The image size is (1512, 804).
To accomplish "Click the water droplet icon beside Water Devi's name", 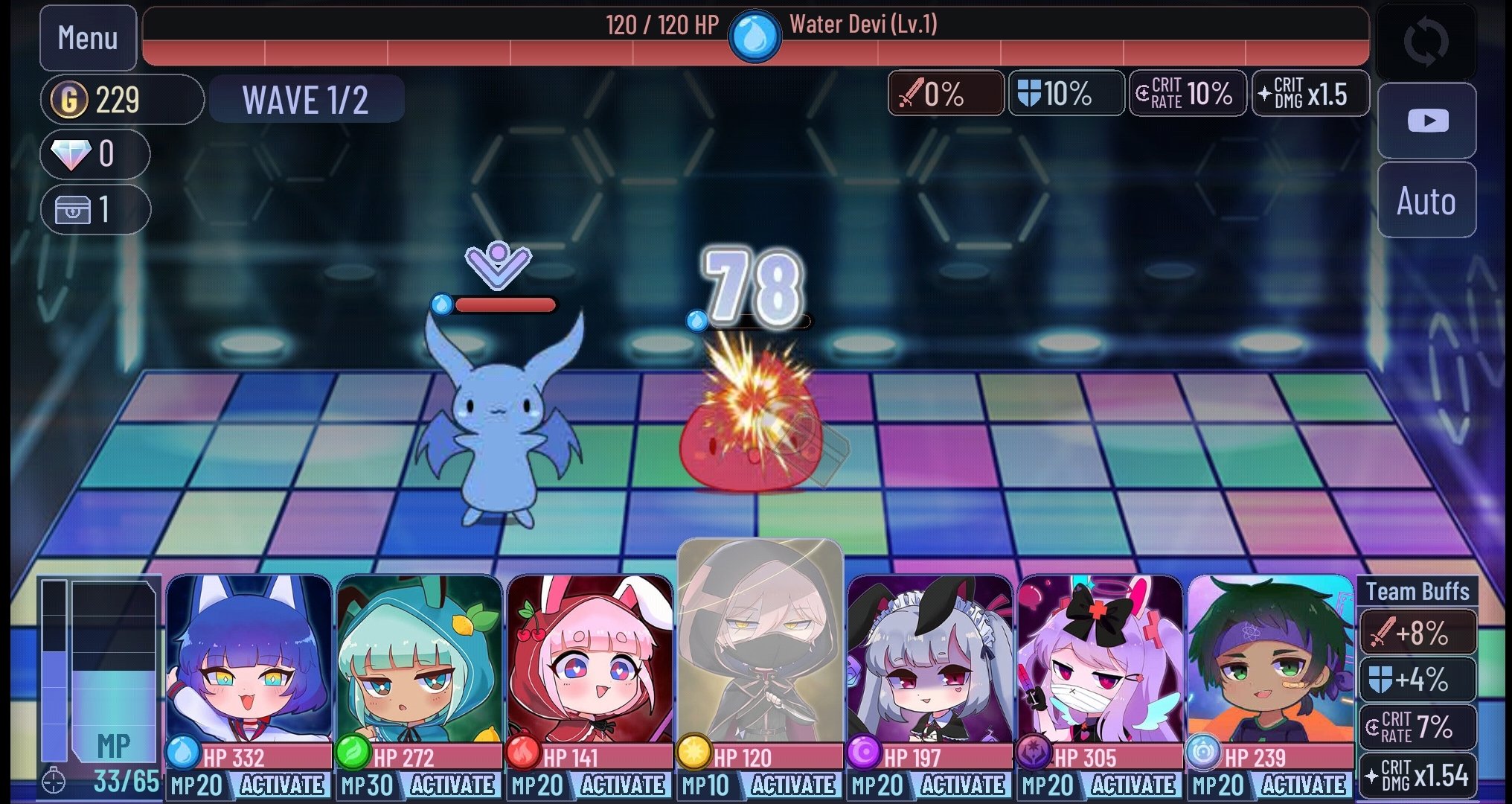I will [755, 33].
